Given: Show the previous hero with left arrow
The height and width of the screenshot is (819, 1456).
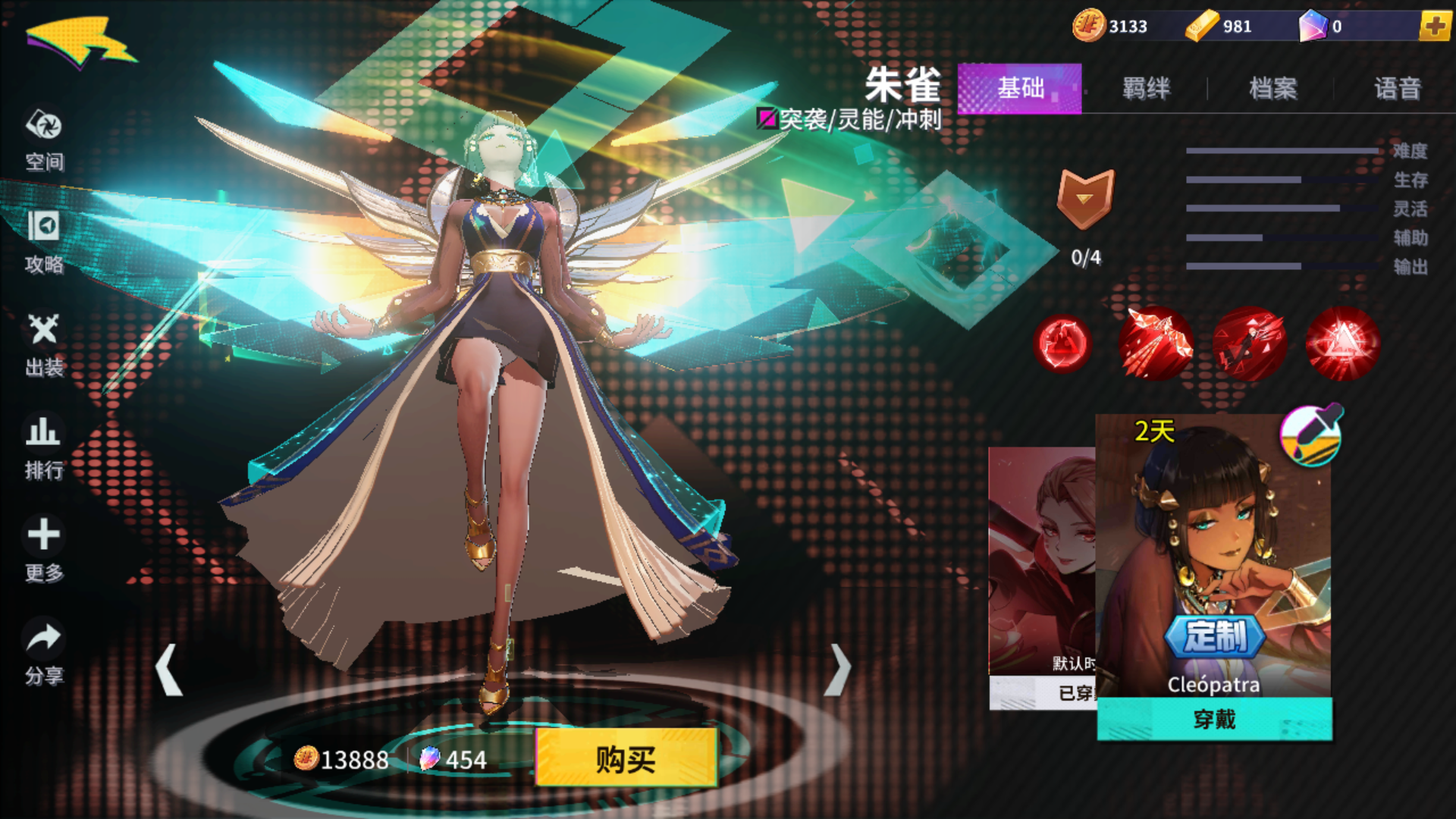Looking at the screenshot, I should pyautogui.click(x=168, y=670).
